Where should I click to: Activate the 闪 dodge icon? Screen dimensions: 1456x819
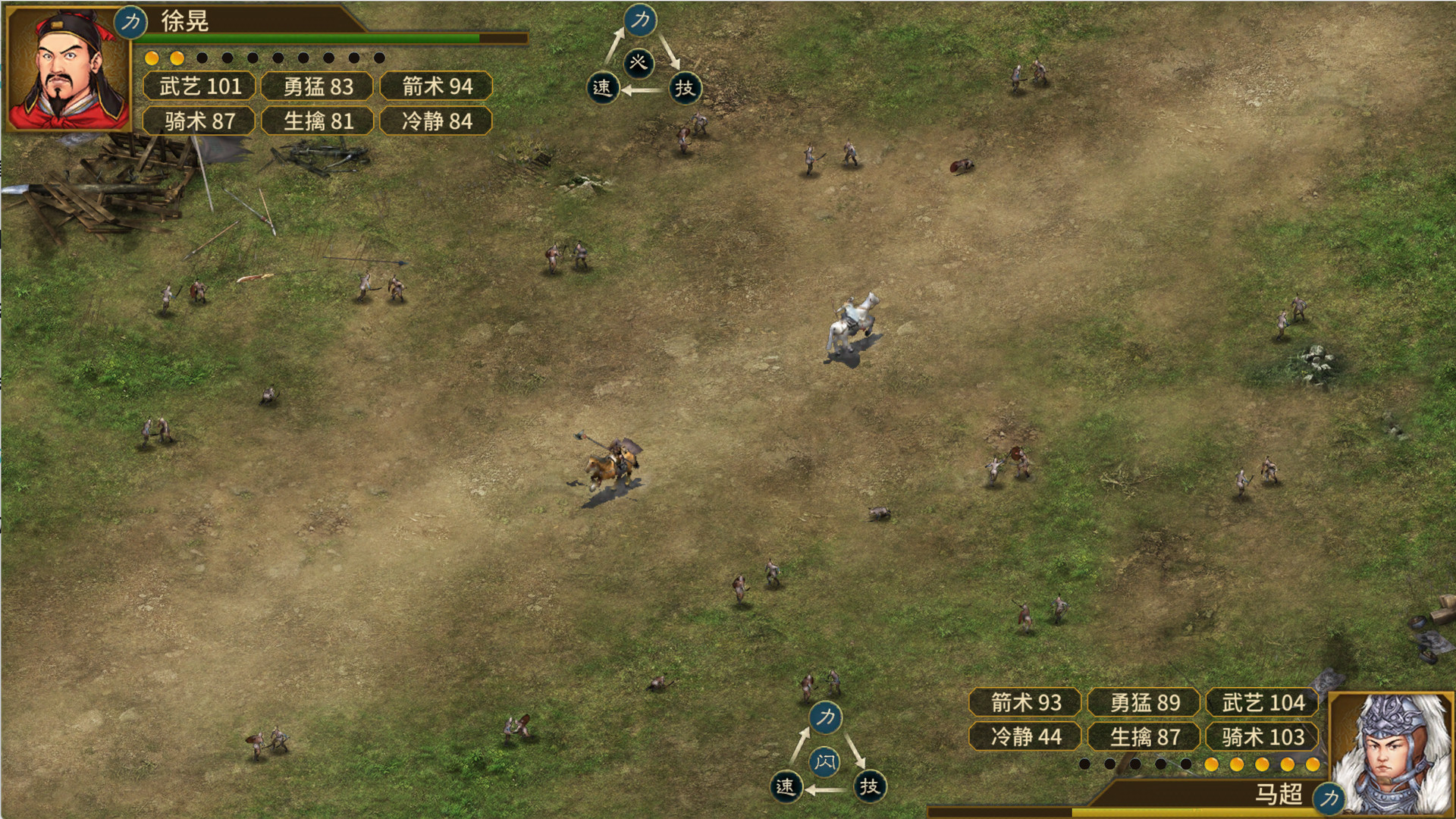[825, 761]
